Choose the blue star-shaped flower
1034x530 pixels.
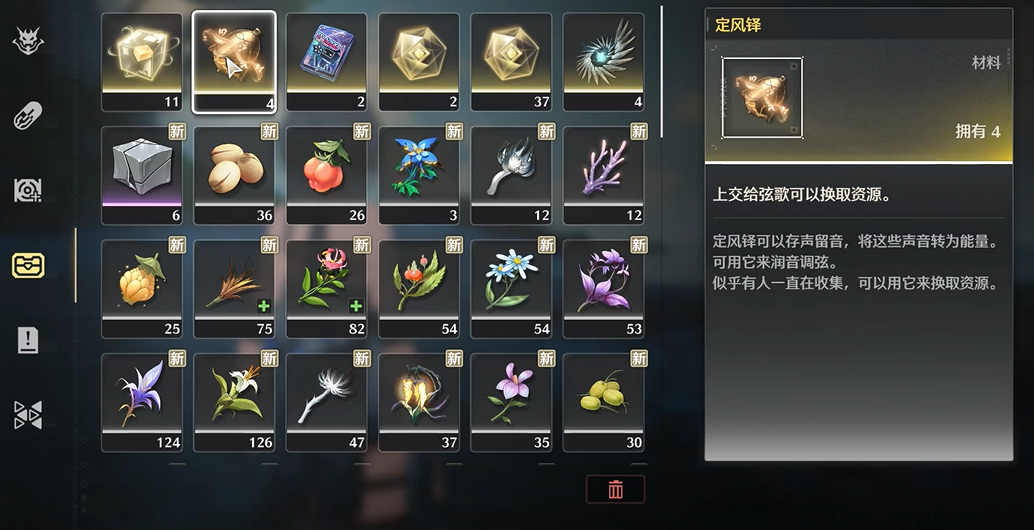tap(419, 166)
